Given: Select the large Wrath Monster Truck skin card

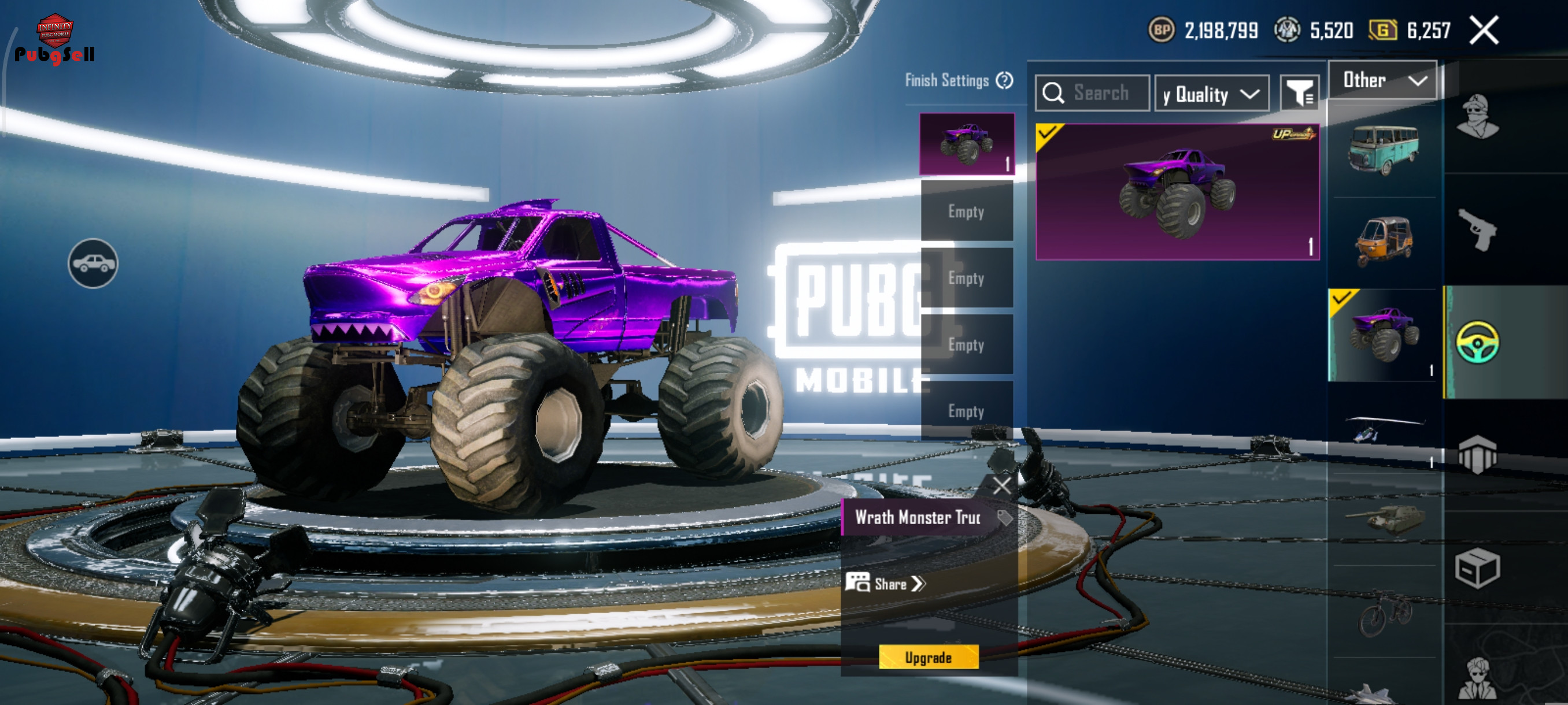Looking at the screenshot, I should [x=1177, y=192].
